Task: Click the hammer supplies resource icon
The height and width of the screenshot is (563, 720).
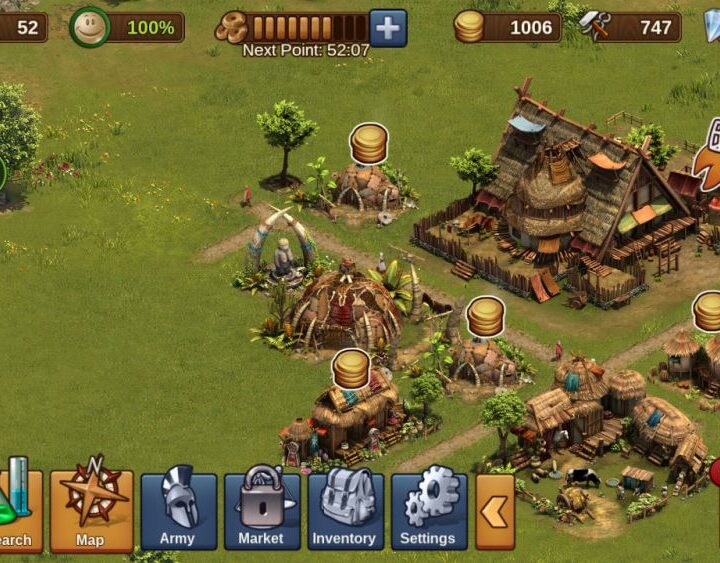Action: [595, 27]
